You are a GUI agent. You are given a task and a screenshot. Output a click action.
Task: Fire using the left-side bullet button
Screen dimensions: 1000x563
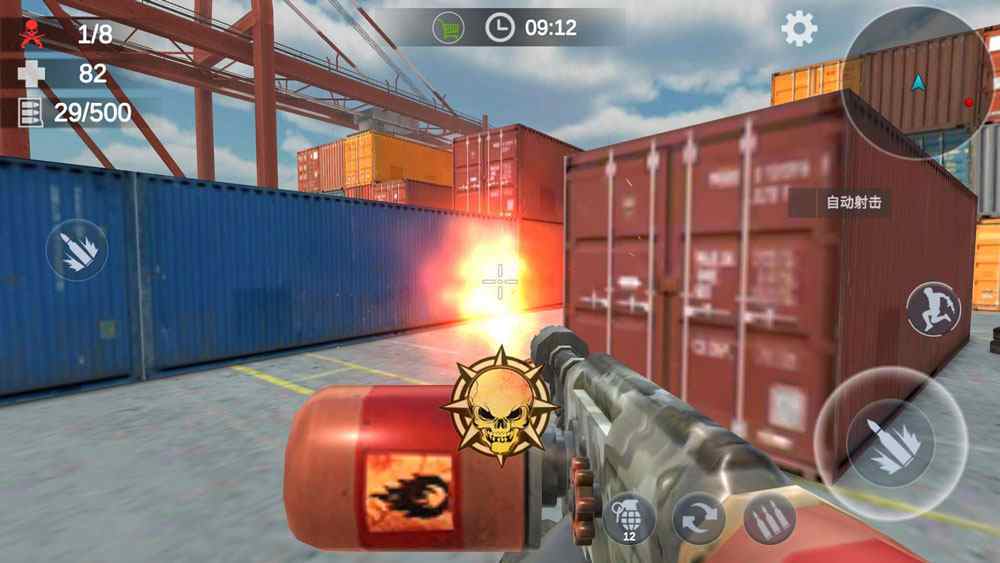[77, 250]
